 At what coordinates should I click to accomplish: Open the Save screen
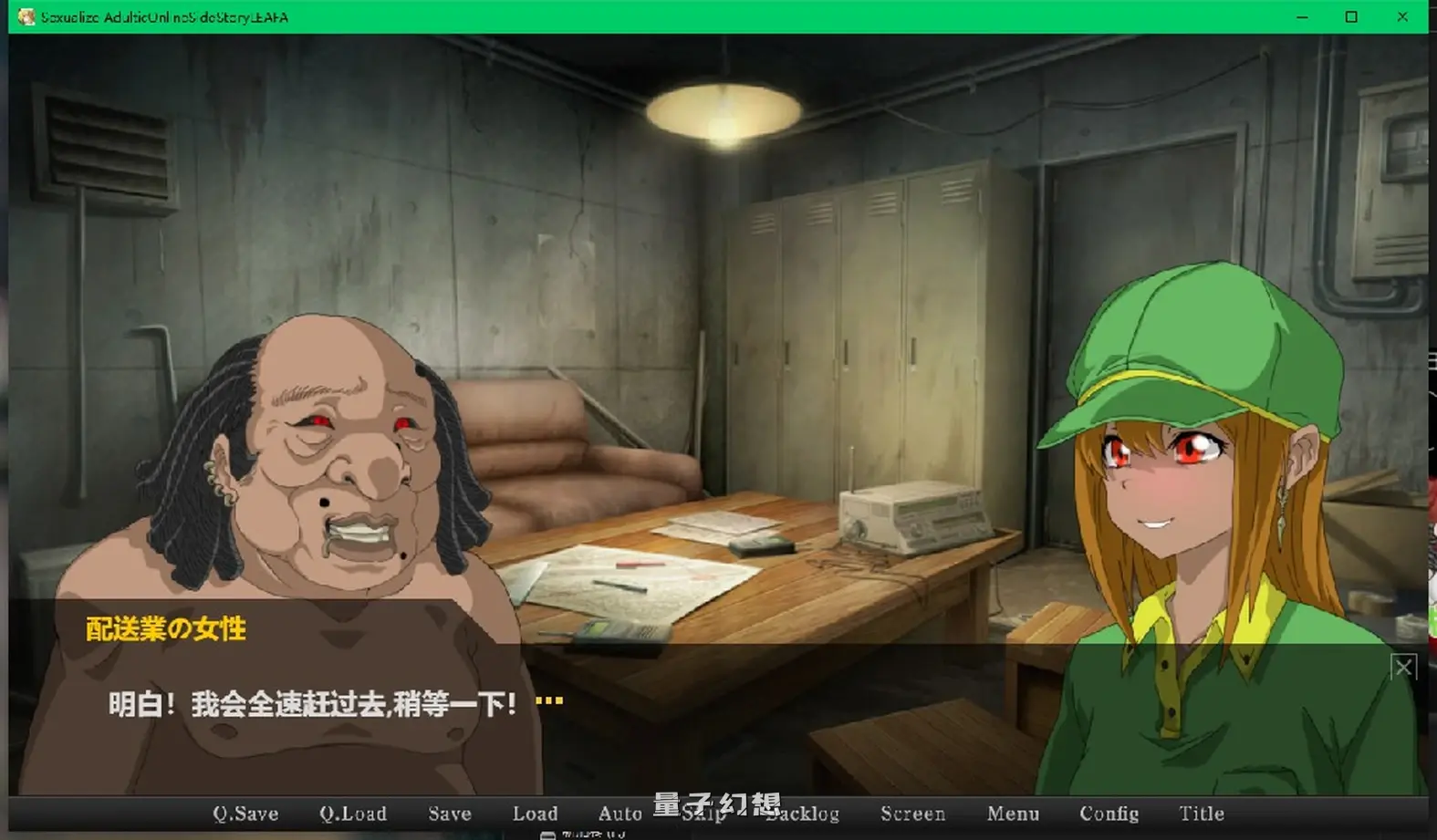[449, 813]
